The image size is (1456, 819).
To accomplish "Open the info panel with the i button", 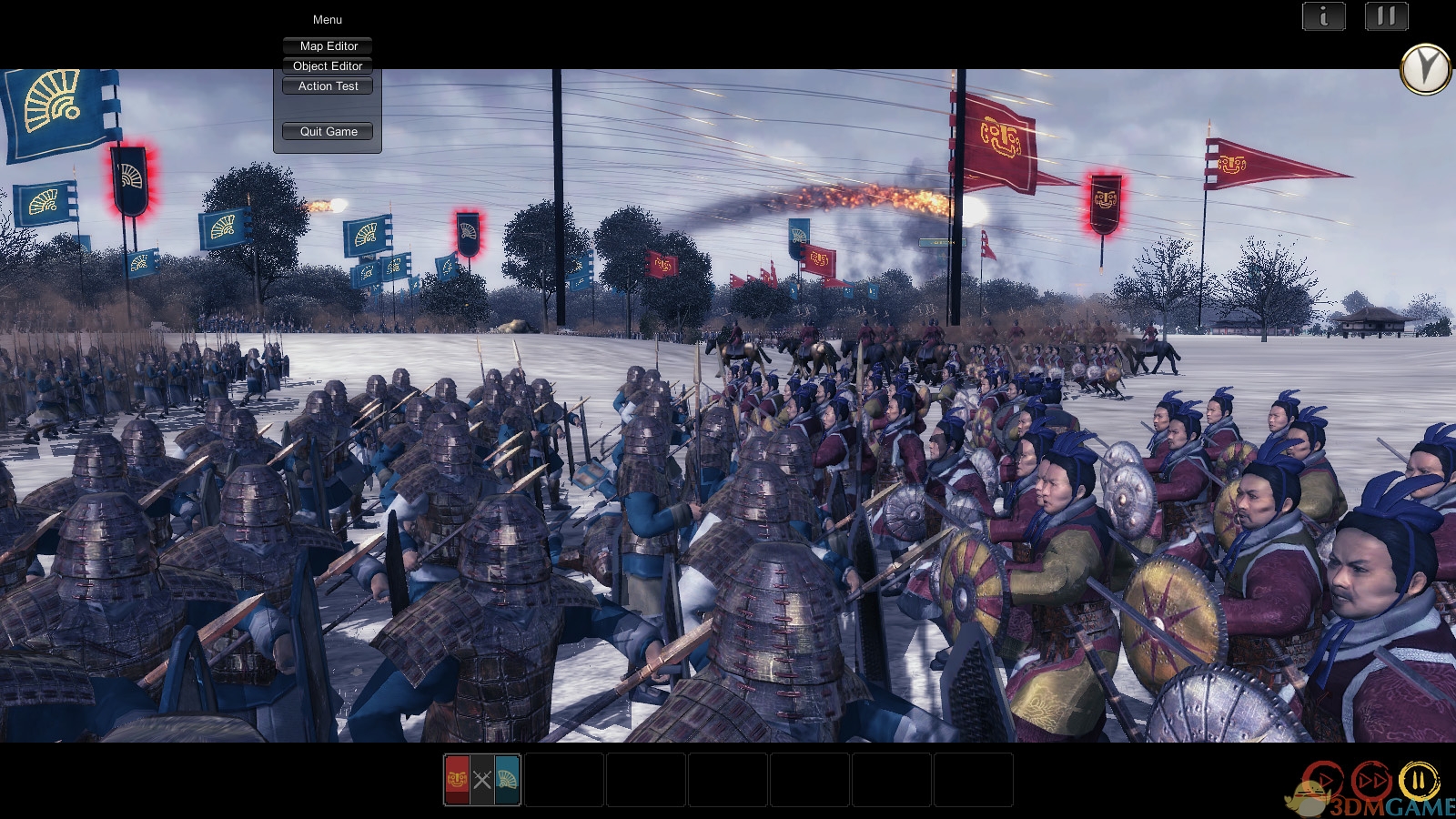I will 1323,15.
